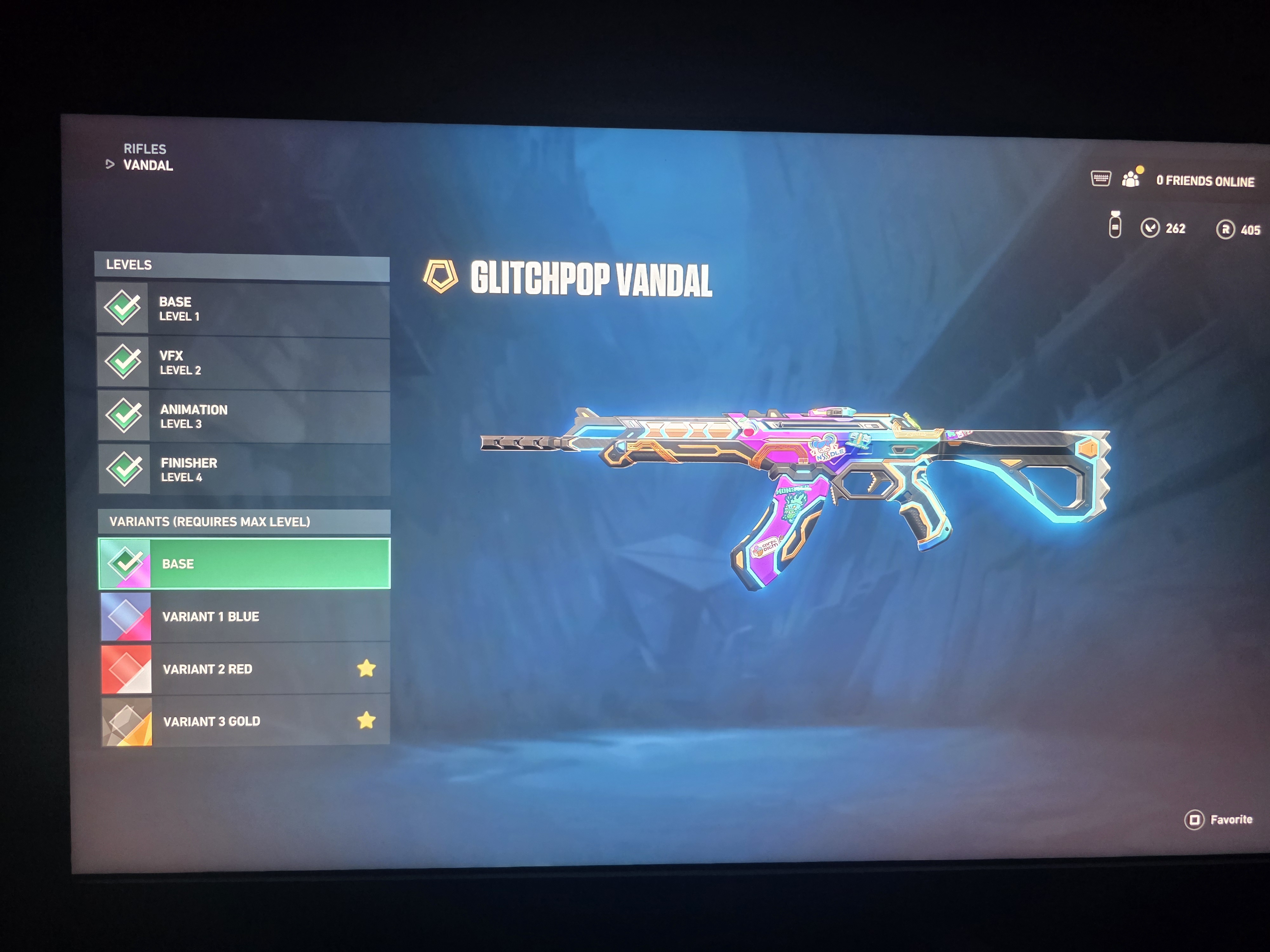1270x952 pixels.
Task: Click the Vandal breadcrumb entry
Action: (148, 165)
